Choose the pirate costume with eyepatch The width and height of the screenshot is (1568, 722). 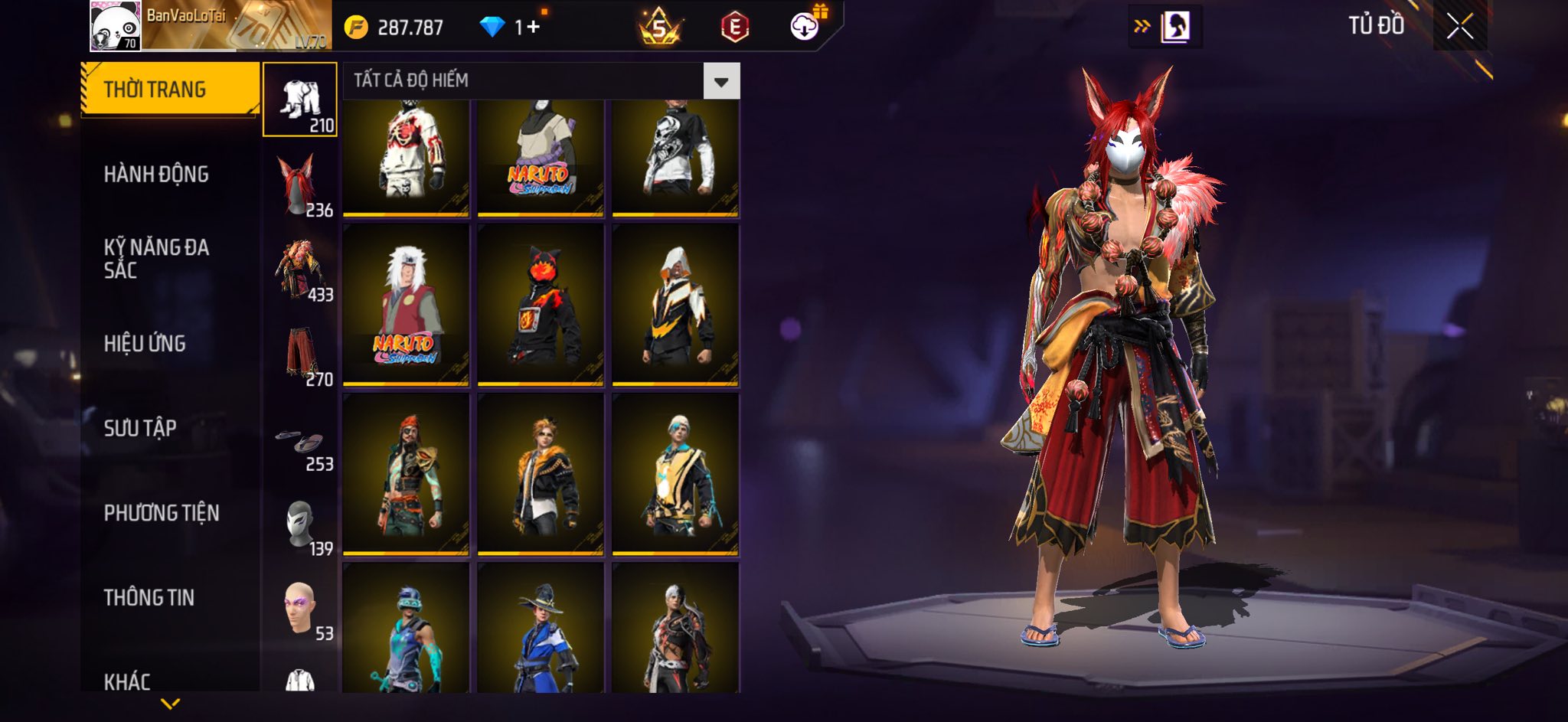(406, 474)
